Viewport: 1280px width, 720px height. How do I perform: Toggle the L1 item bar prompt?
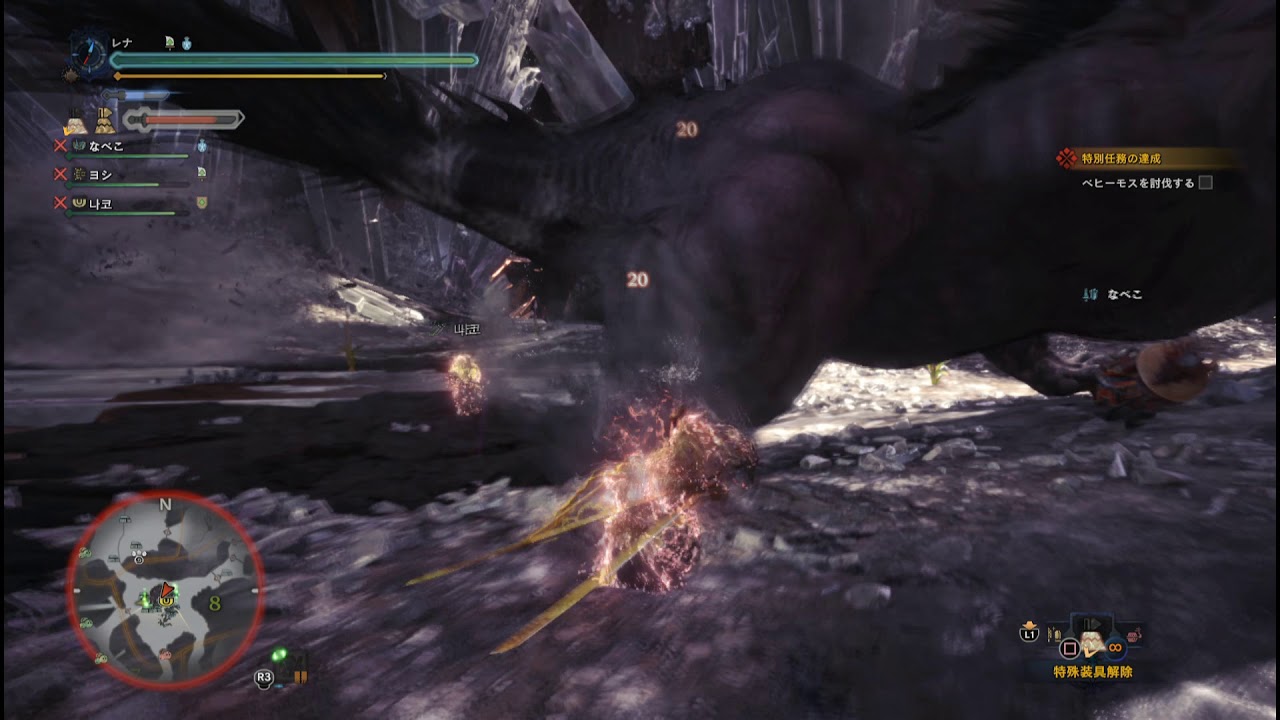(x=1030, y=633)
